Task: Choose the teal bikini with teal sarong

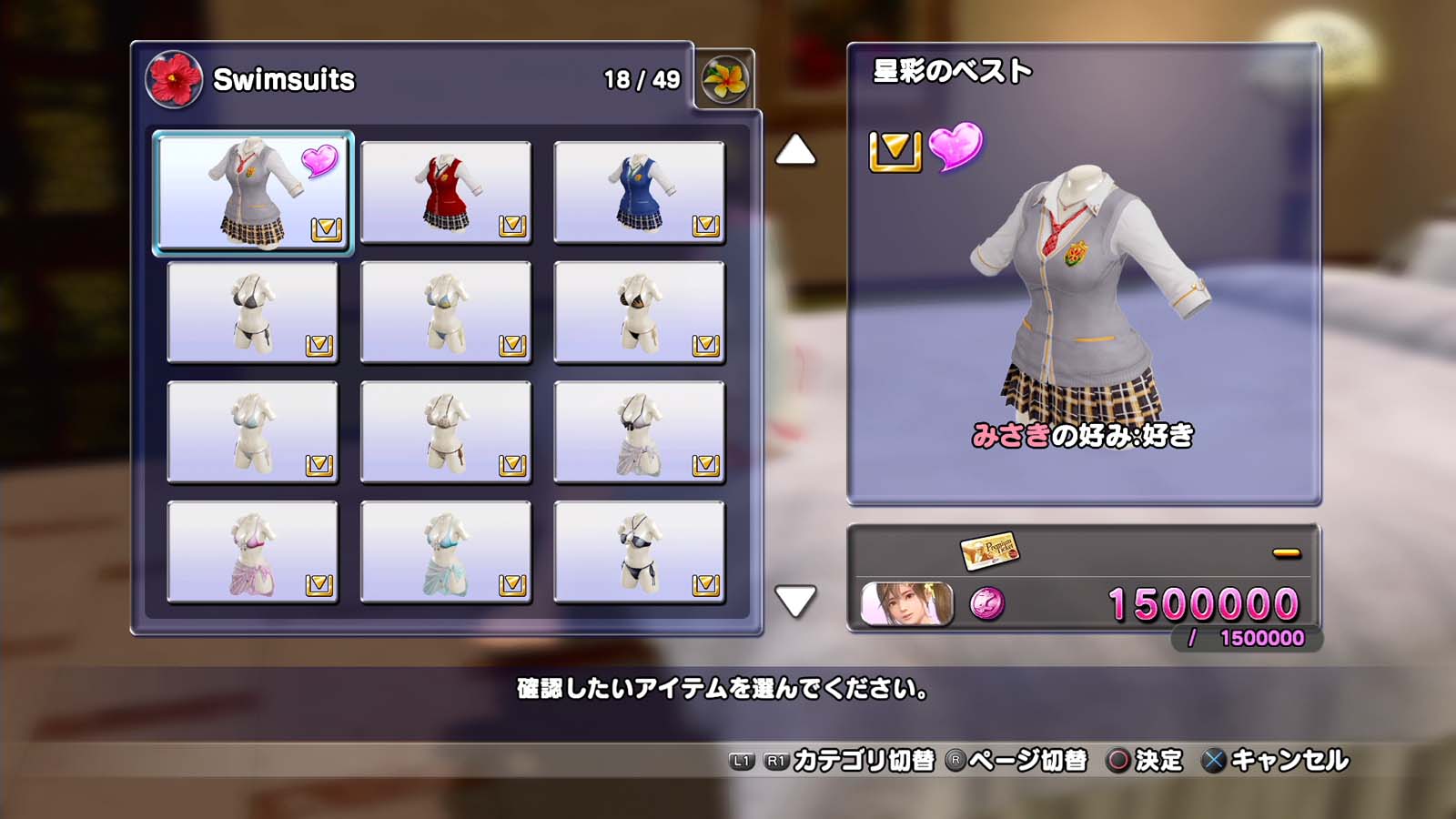Action: 446,552
